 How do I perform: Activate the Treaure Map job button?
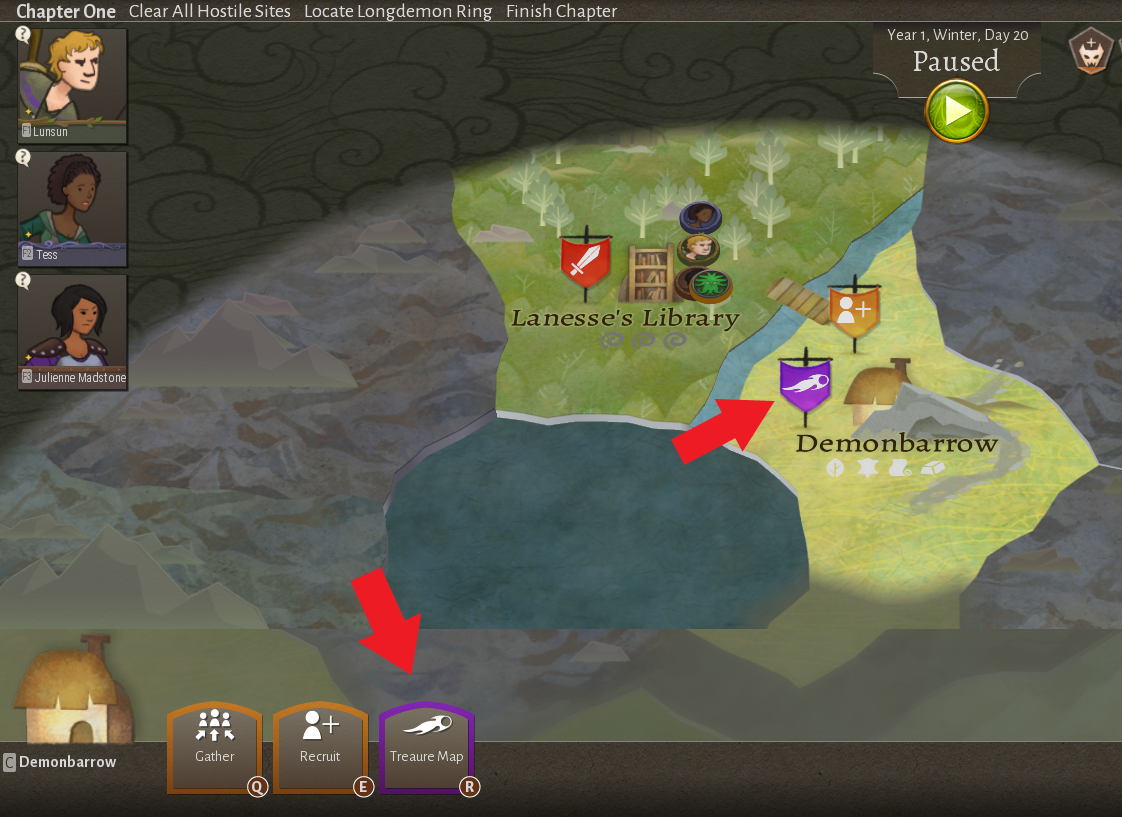(426, 747)
